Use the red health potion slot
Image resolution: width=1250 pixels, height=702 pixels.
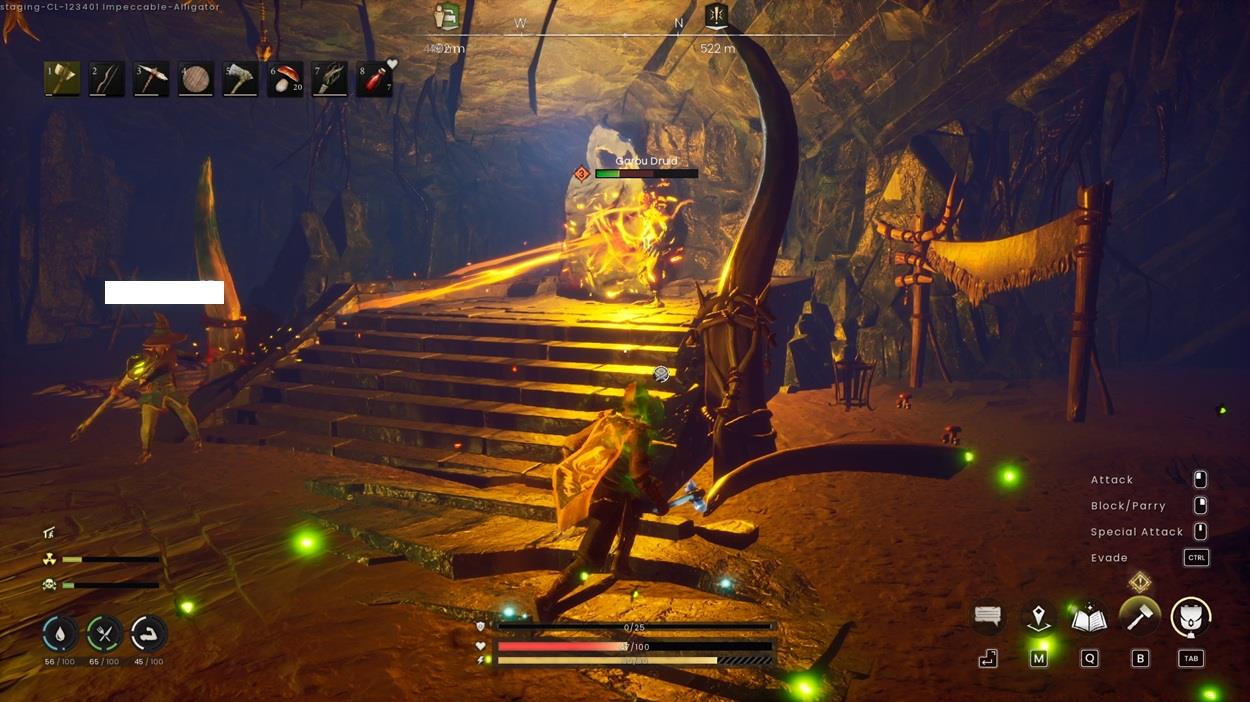tap(375, 79)
